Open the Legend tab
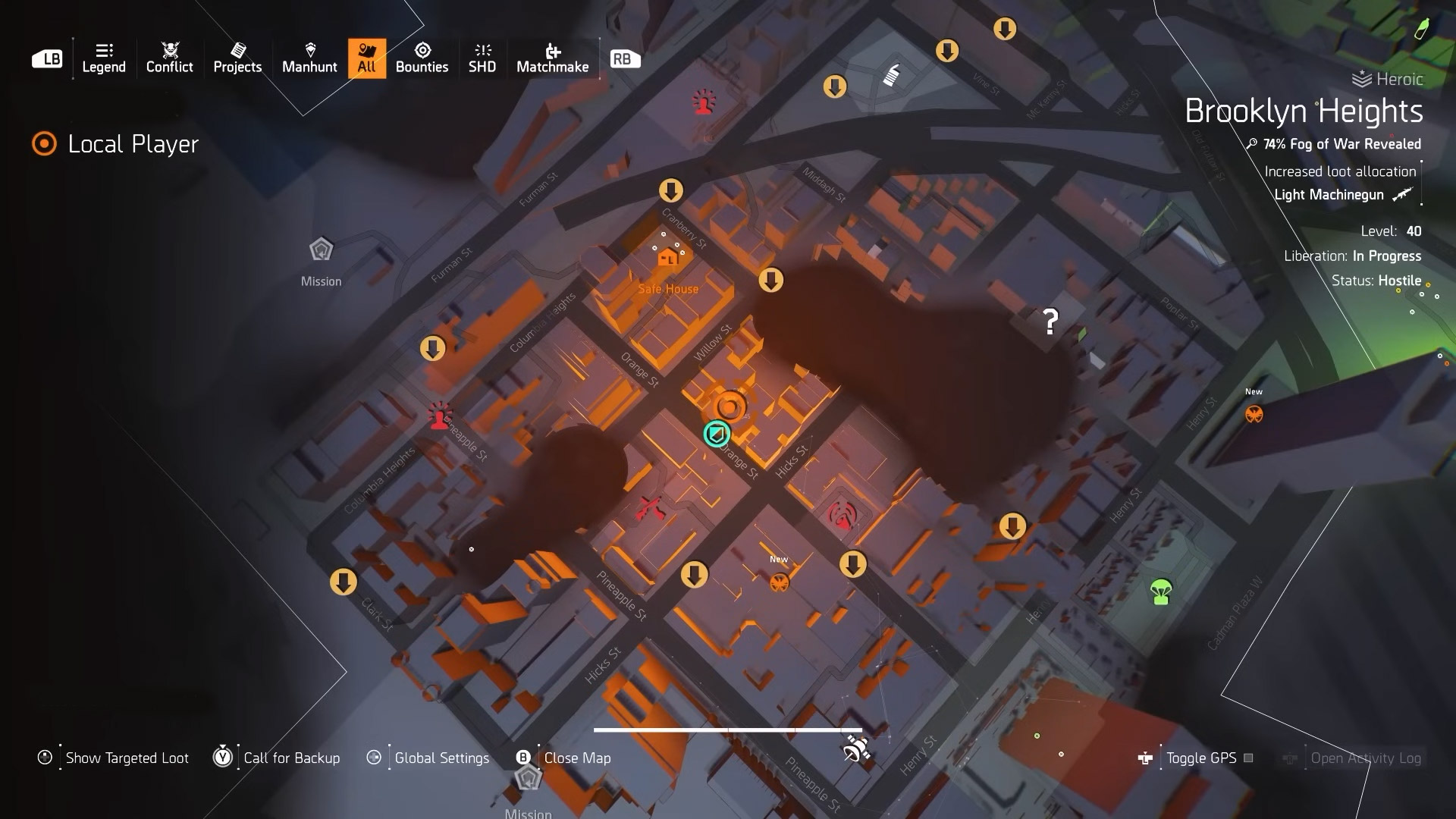 (x=104, y=58)
